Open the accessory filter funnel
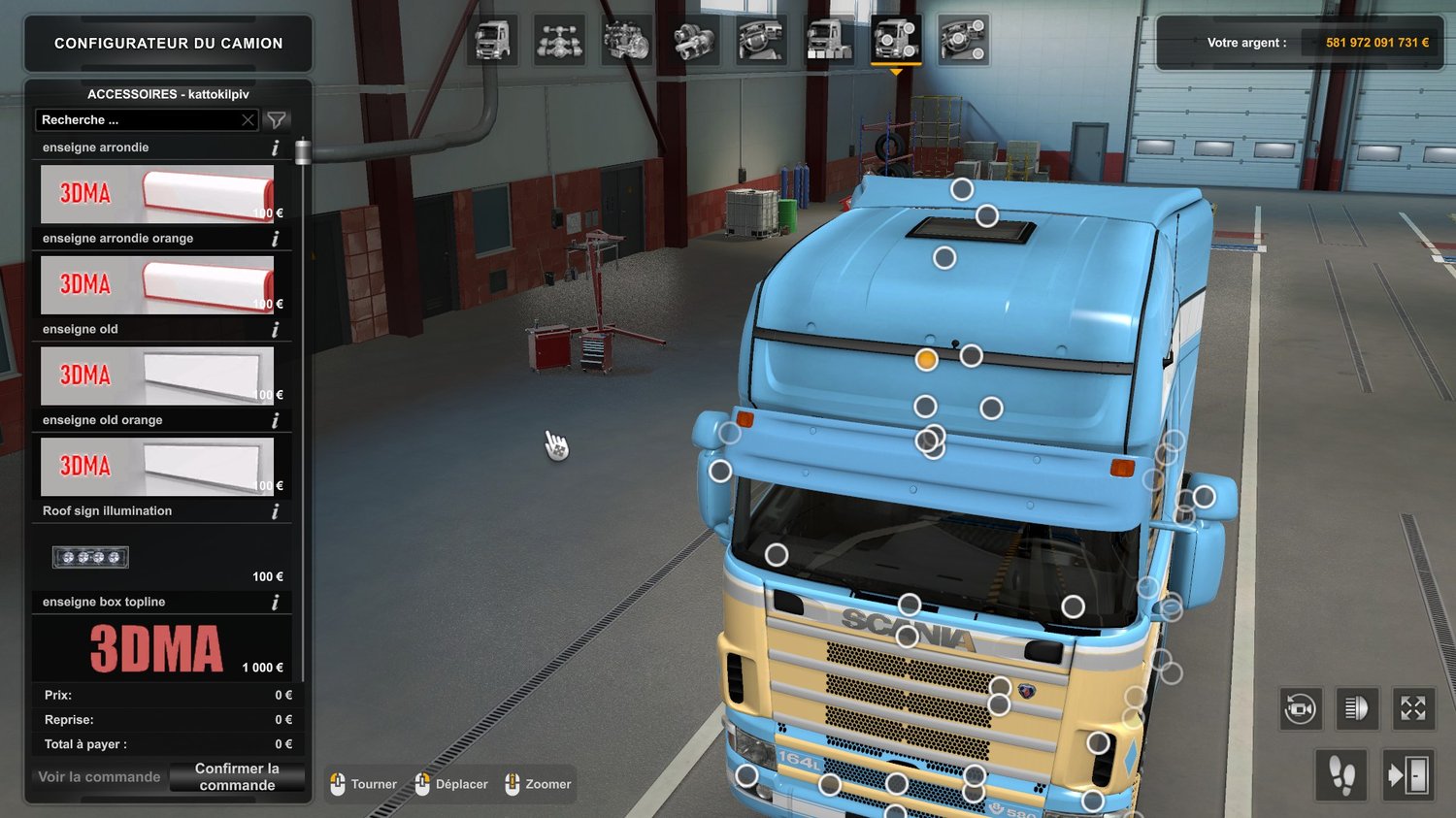The height and width of the screenshot is (818, 1456). coord(277,120)
